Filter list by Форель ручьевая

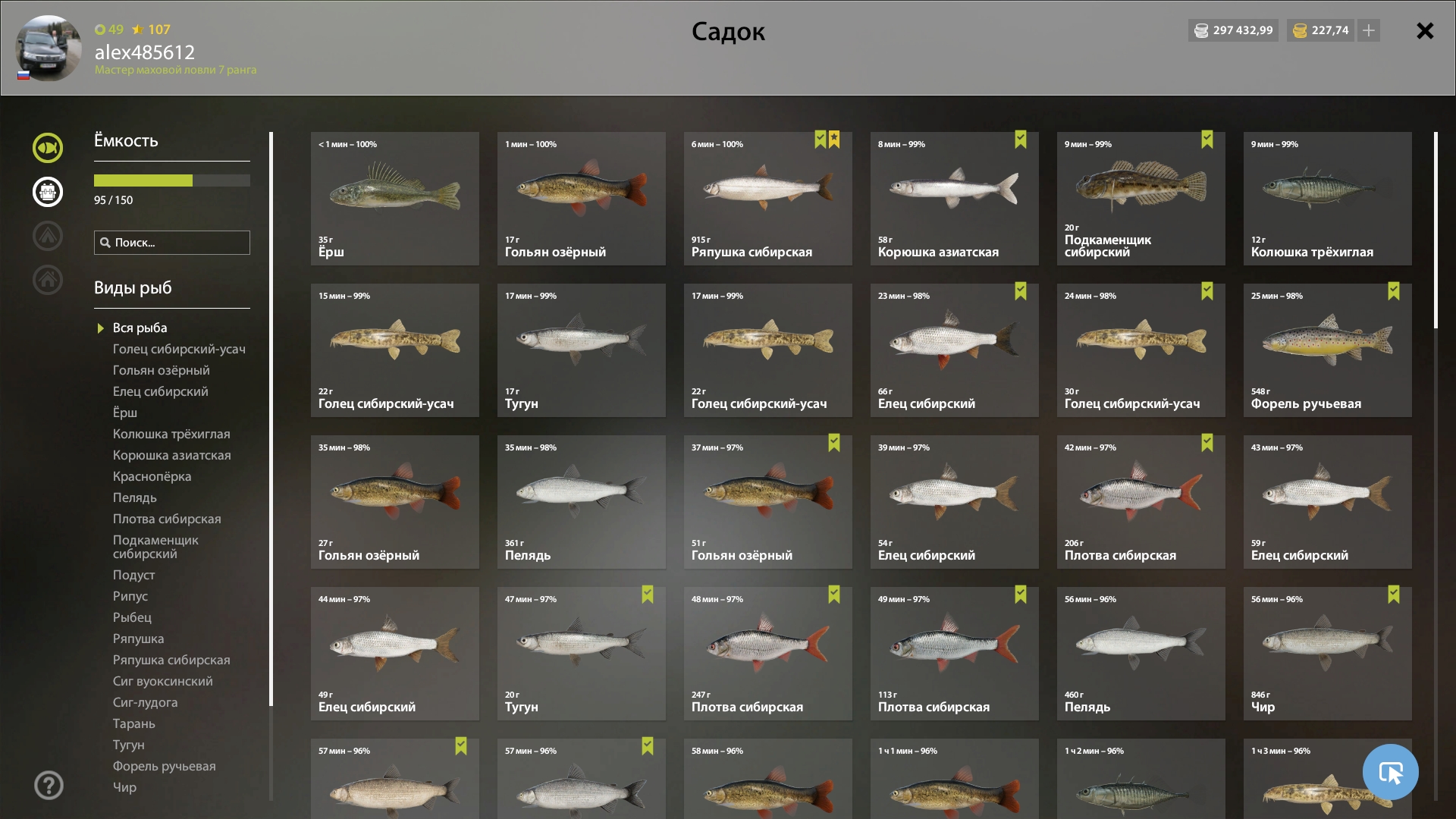(x=164, y=766)
